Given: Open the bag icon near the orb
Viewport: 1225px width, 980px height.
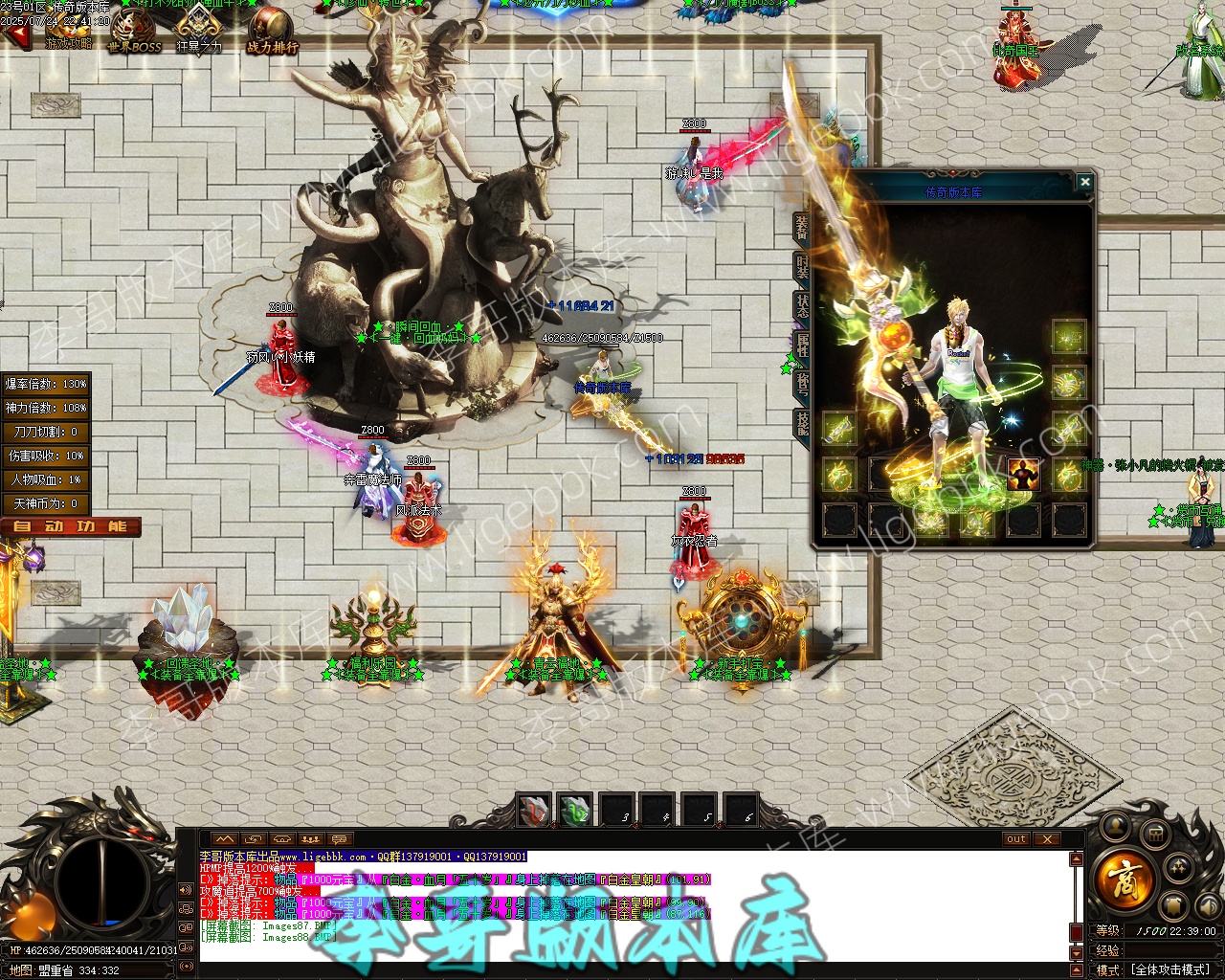Looking at the screenshot, I should (x=1155, y=835).
